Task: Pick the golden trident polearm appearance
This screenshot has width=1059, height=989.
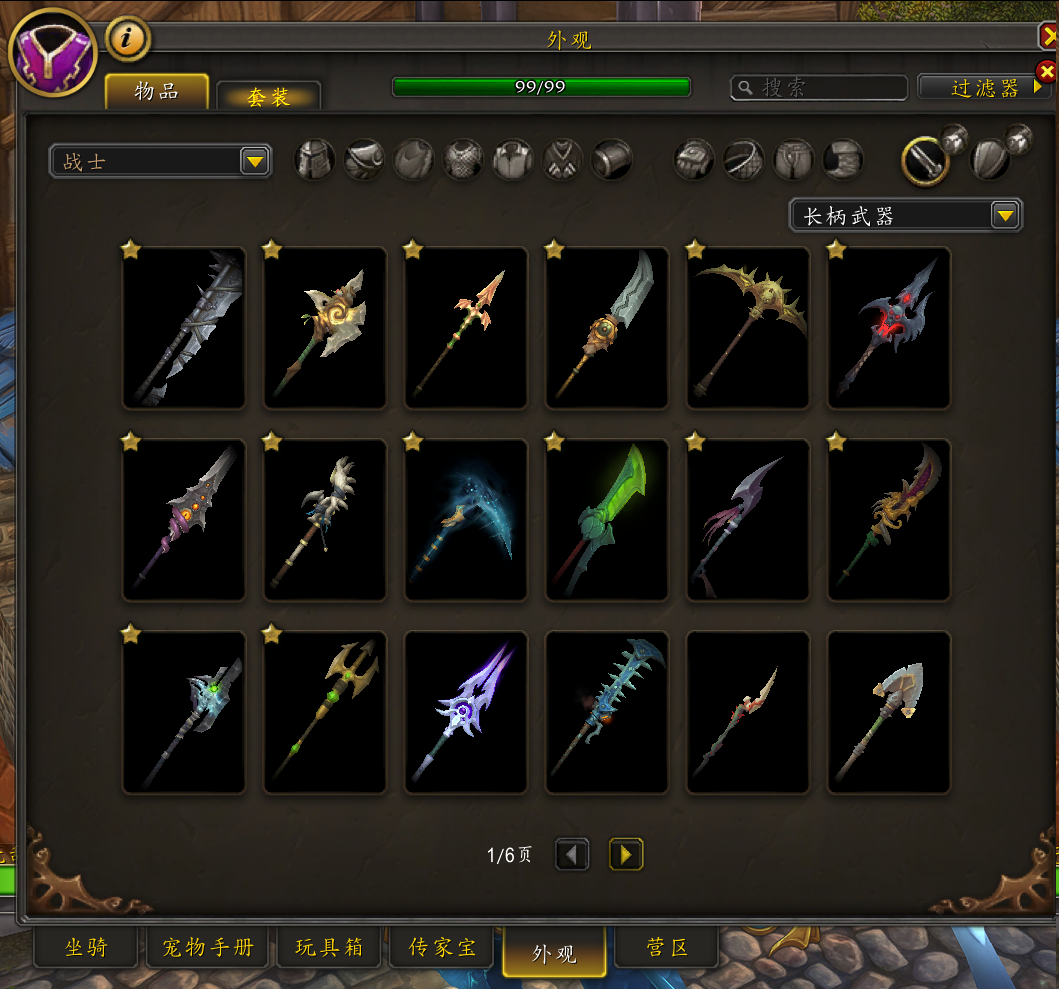Action: point(325,712)
